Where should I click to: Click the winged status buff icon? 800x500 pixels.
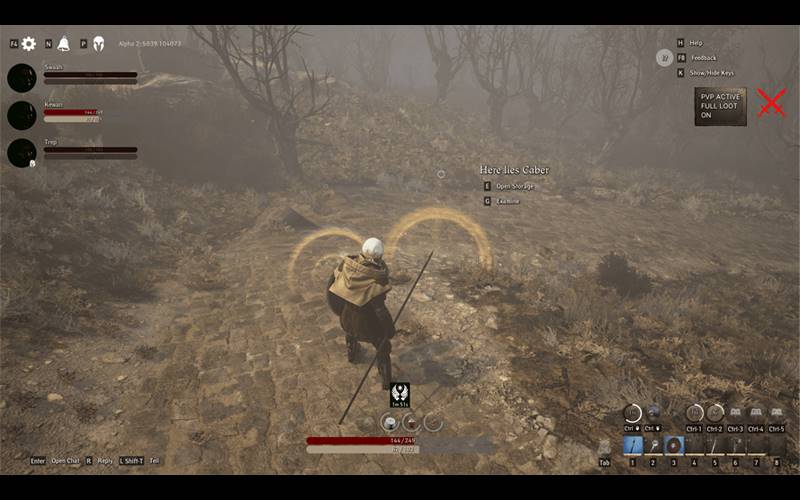pyautogui.click(x=399, y=394)
